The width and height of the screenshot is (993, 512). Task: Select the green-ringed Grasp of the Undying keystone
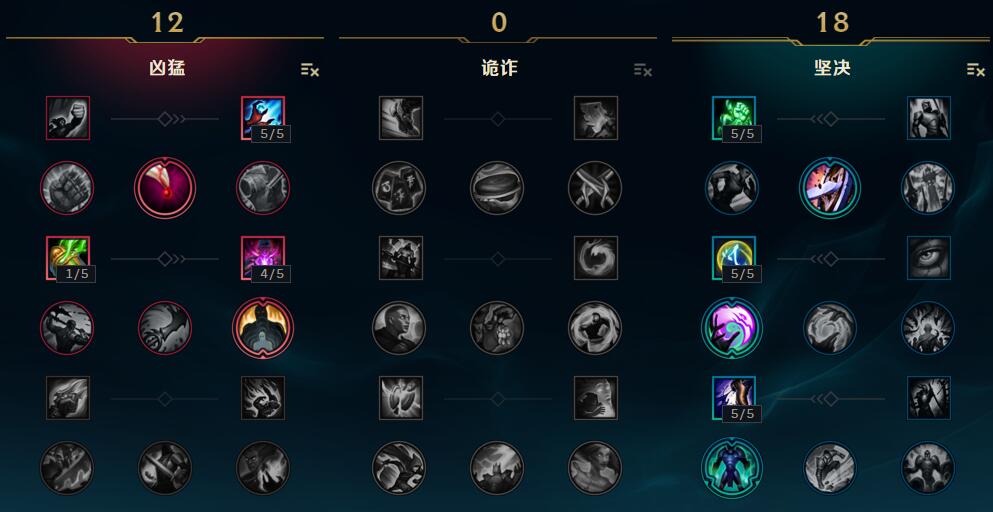coord(733,468)
